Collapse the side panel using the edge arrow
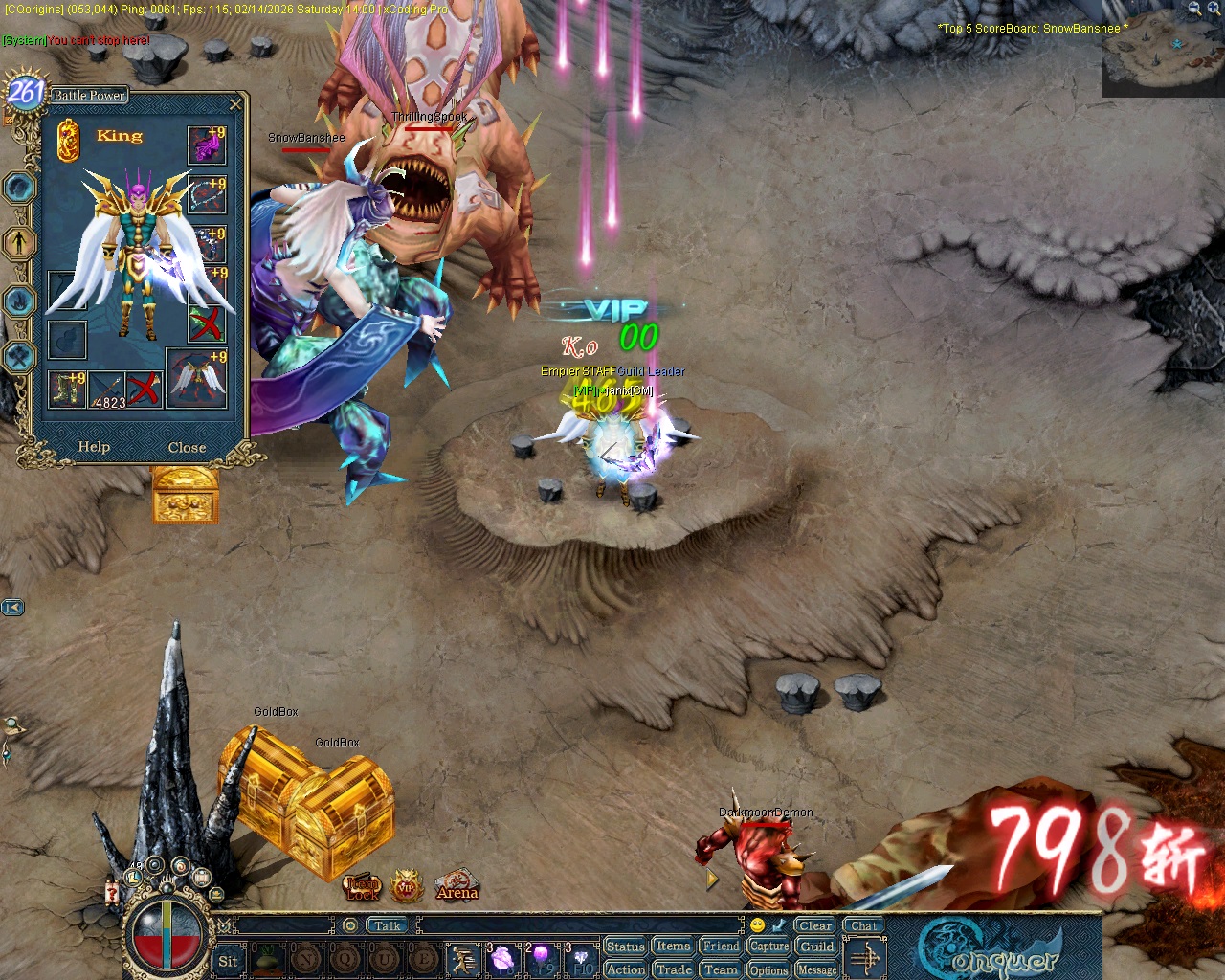1225x980 pixels. pos(12,607)
